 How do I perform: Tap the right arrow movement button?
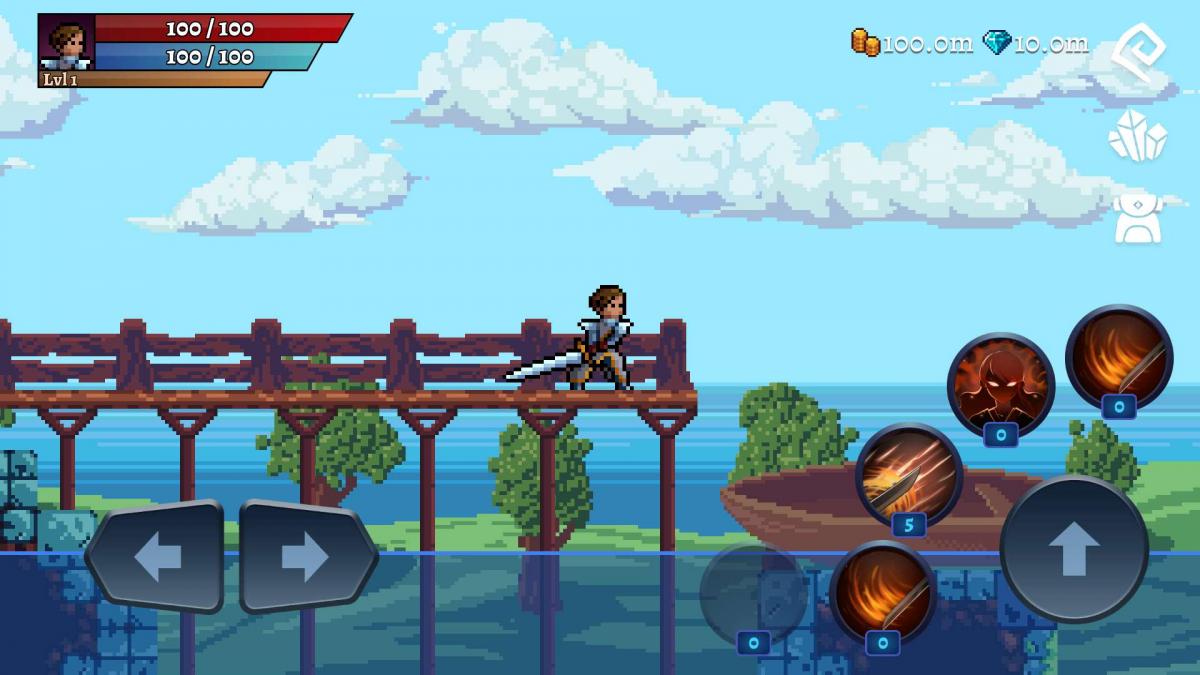pyautogui.click(x=306, y=555)
